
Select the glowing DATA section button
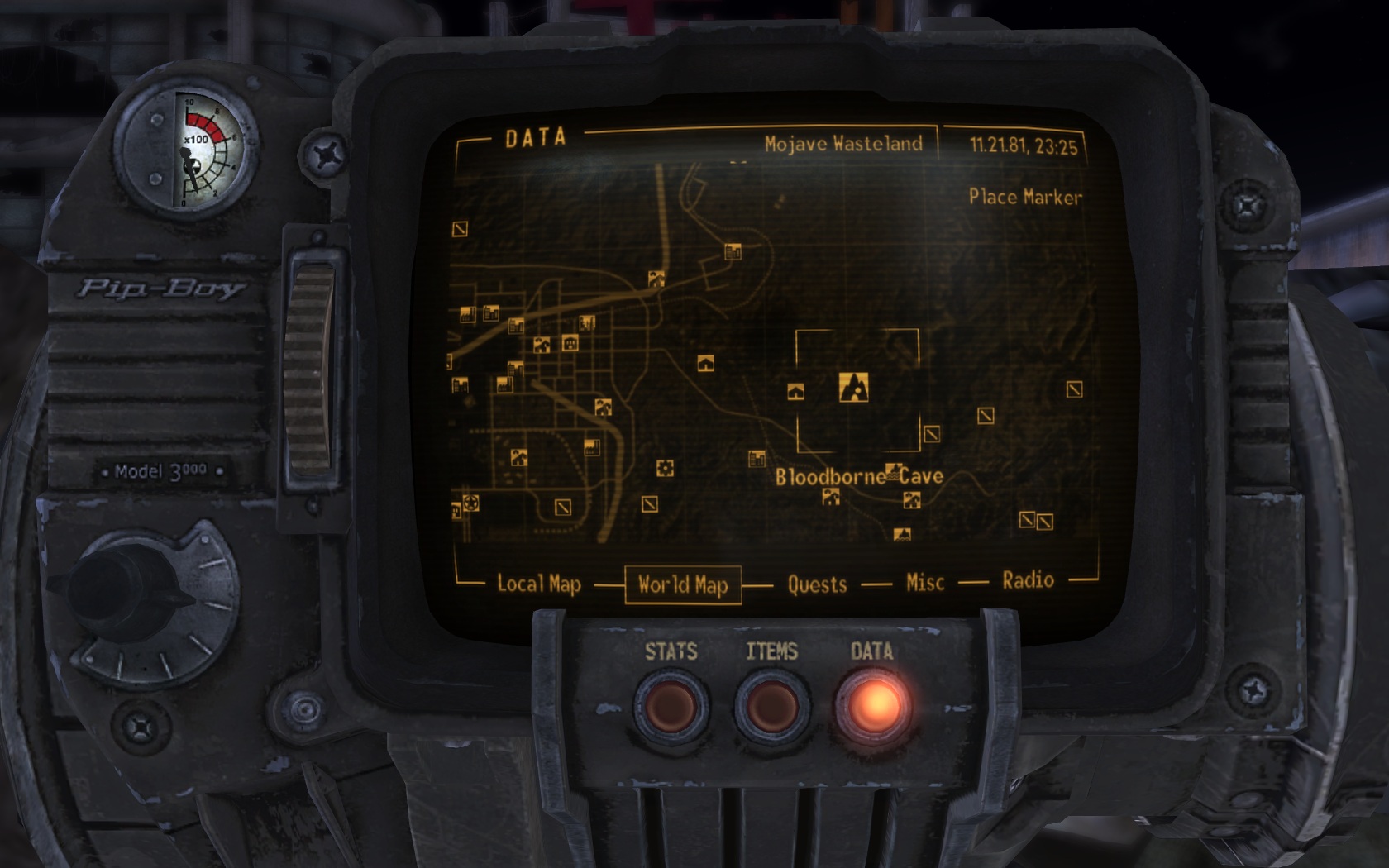coord(873,707)
